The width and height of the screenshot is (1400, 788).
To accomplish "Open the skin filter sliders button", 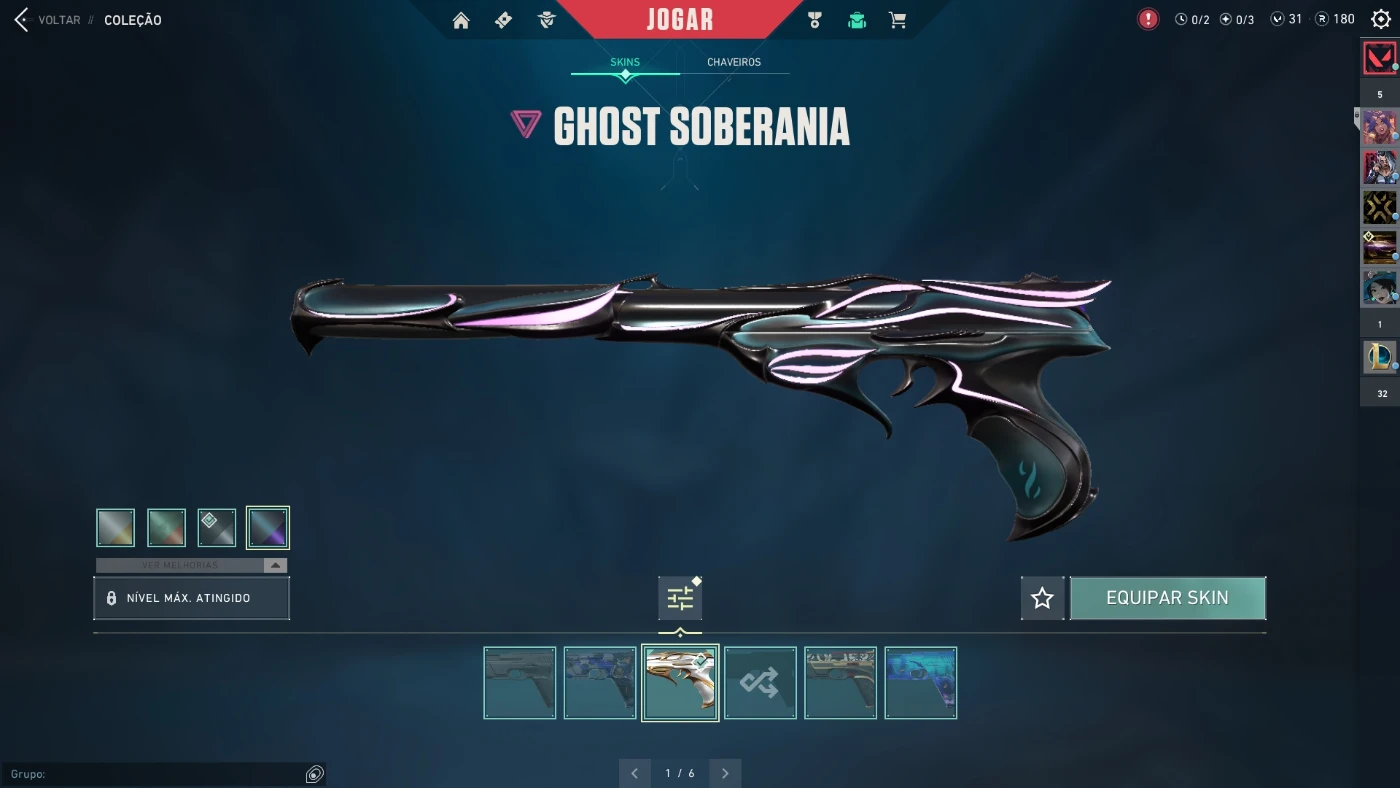I will 680,598.
